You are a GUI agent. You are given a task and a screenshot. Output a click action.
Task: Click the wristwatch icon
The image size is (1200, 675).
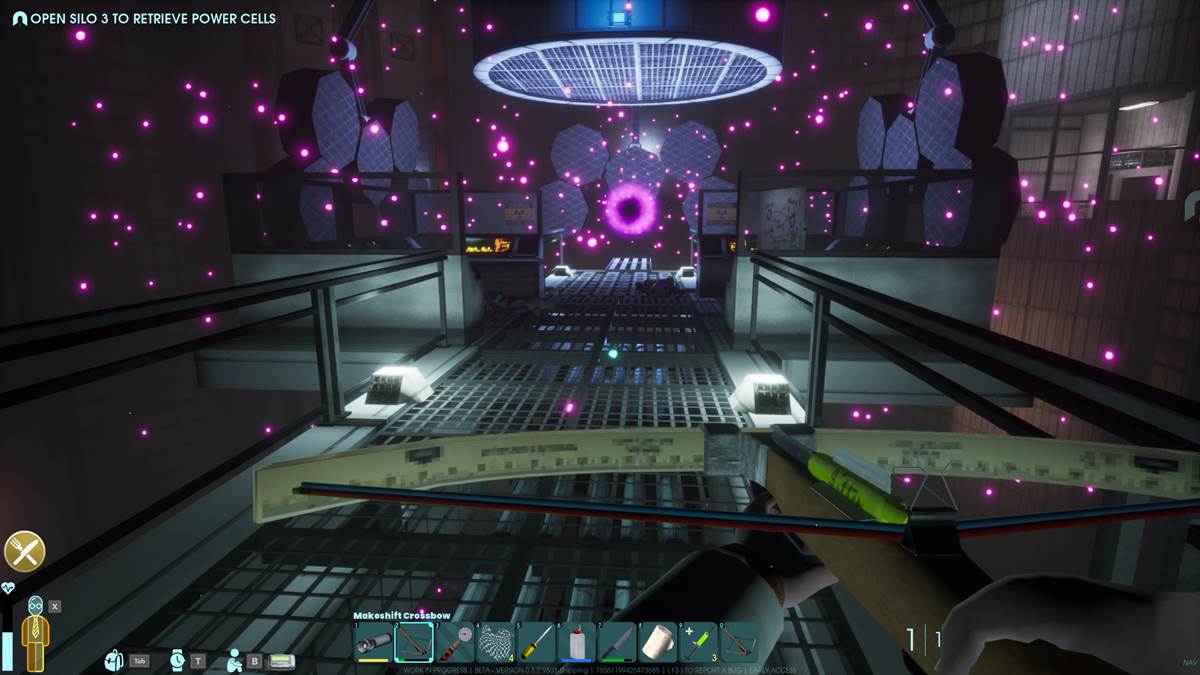pos(177,660)
